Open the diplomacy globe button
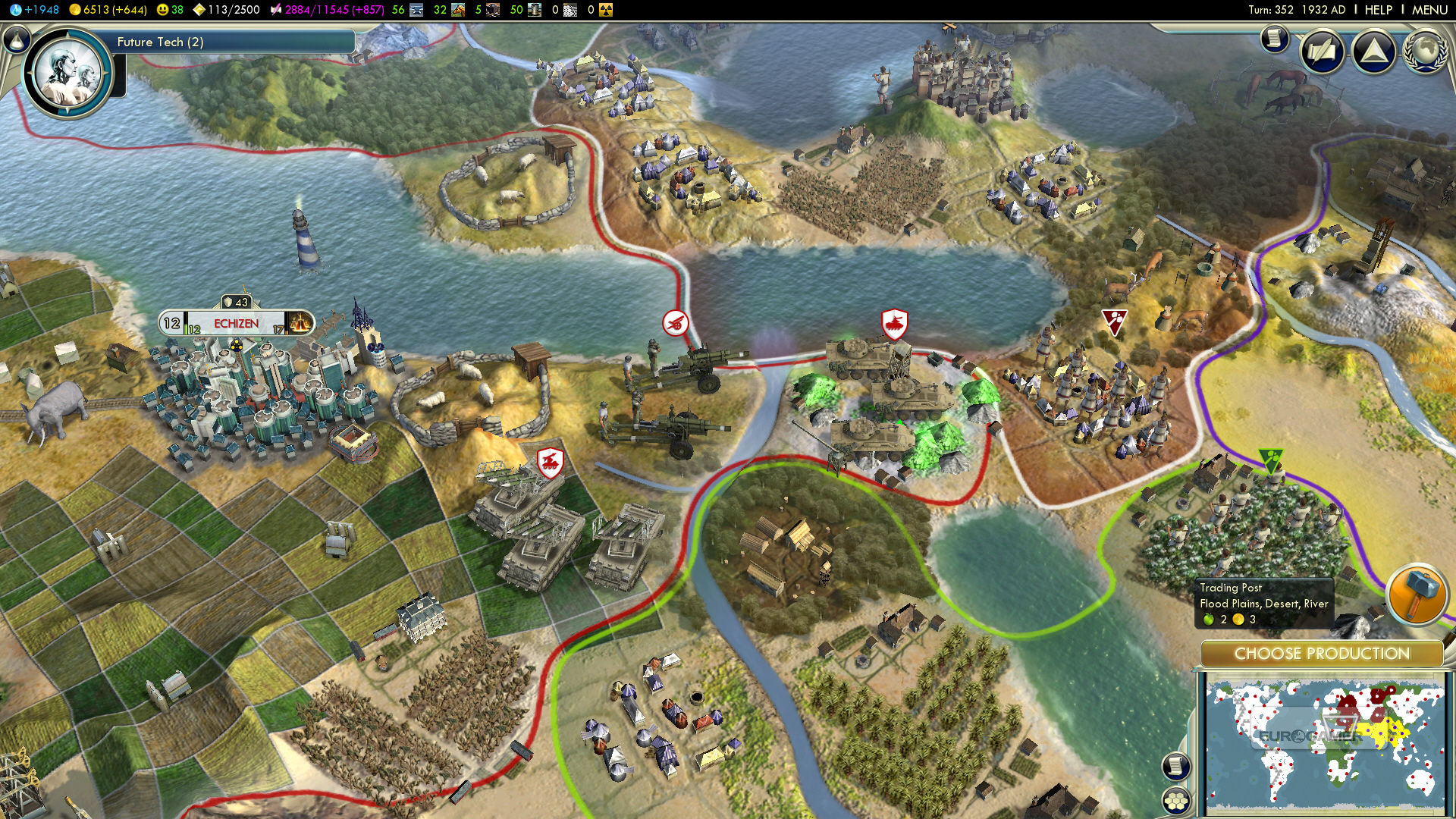The width and height of the screenshot is (1456, 819). tap(1425, 52)
